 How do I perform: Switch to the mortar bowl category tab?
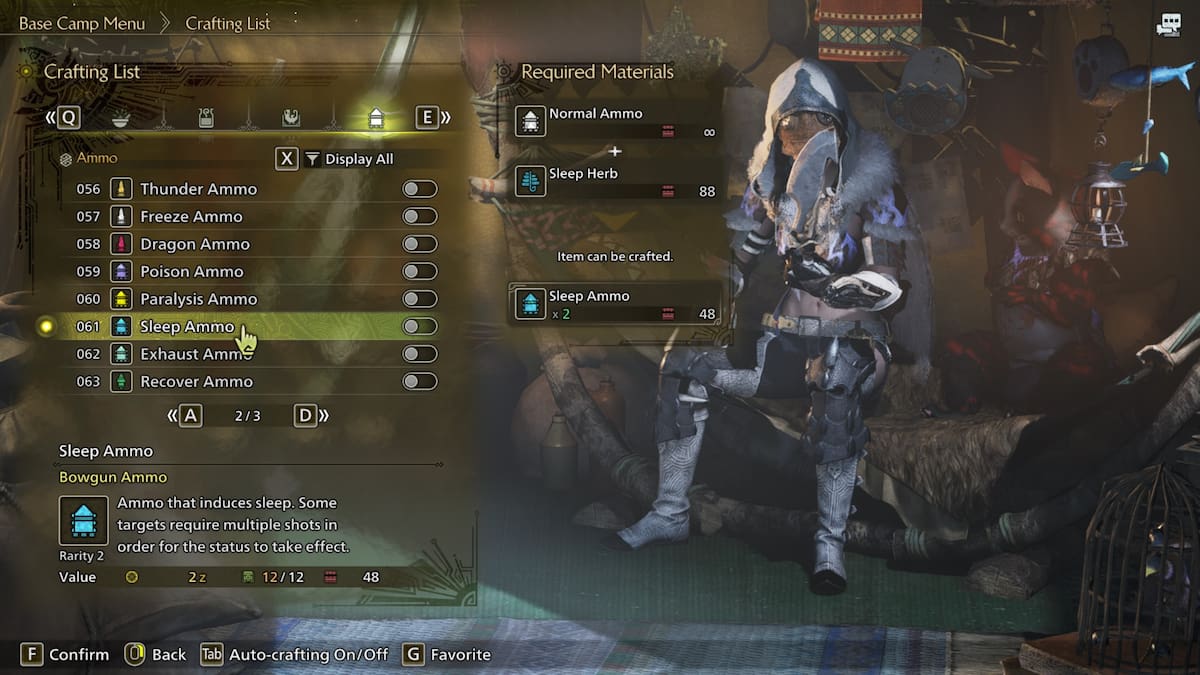(120, 118)
